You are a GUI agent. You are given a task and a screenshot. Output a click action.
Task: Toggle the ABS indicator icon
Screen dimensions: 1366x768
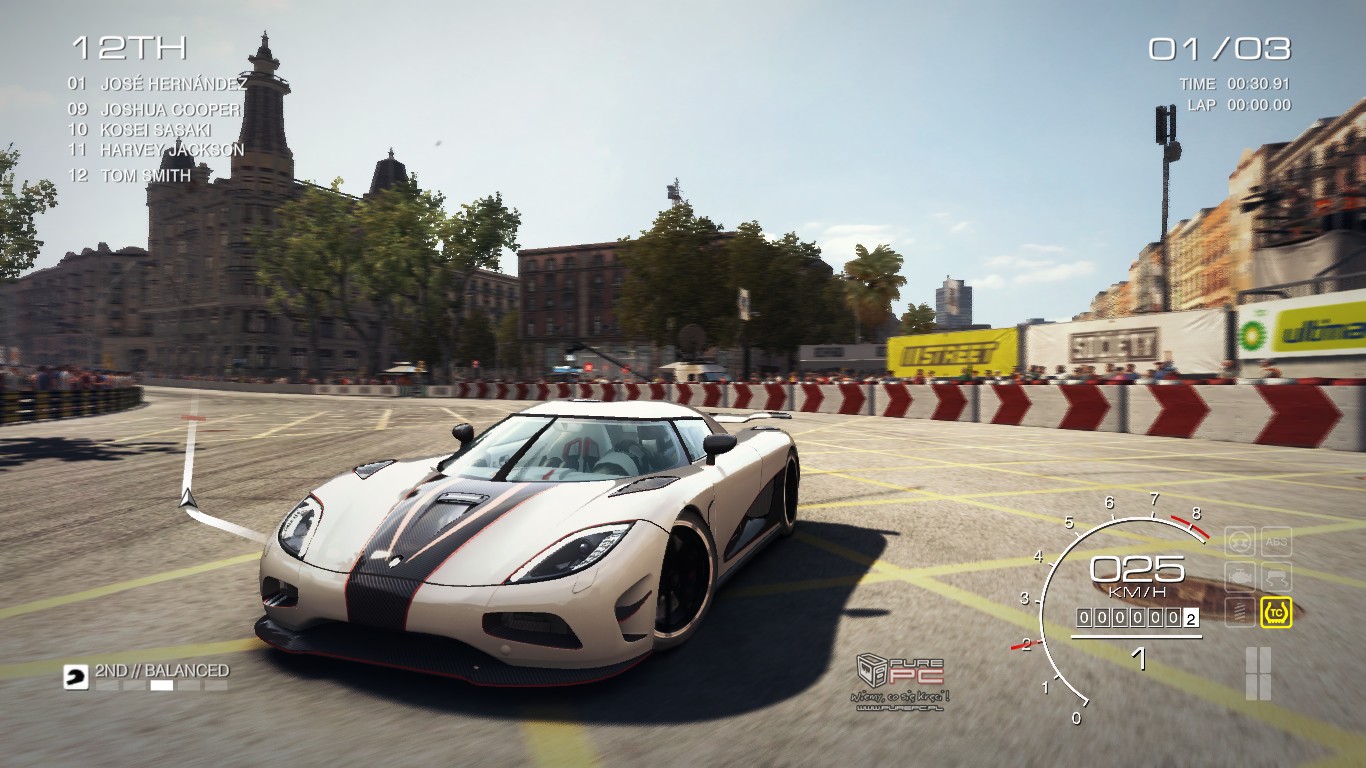[1276, 542]
